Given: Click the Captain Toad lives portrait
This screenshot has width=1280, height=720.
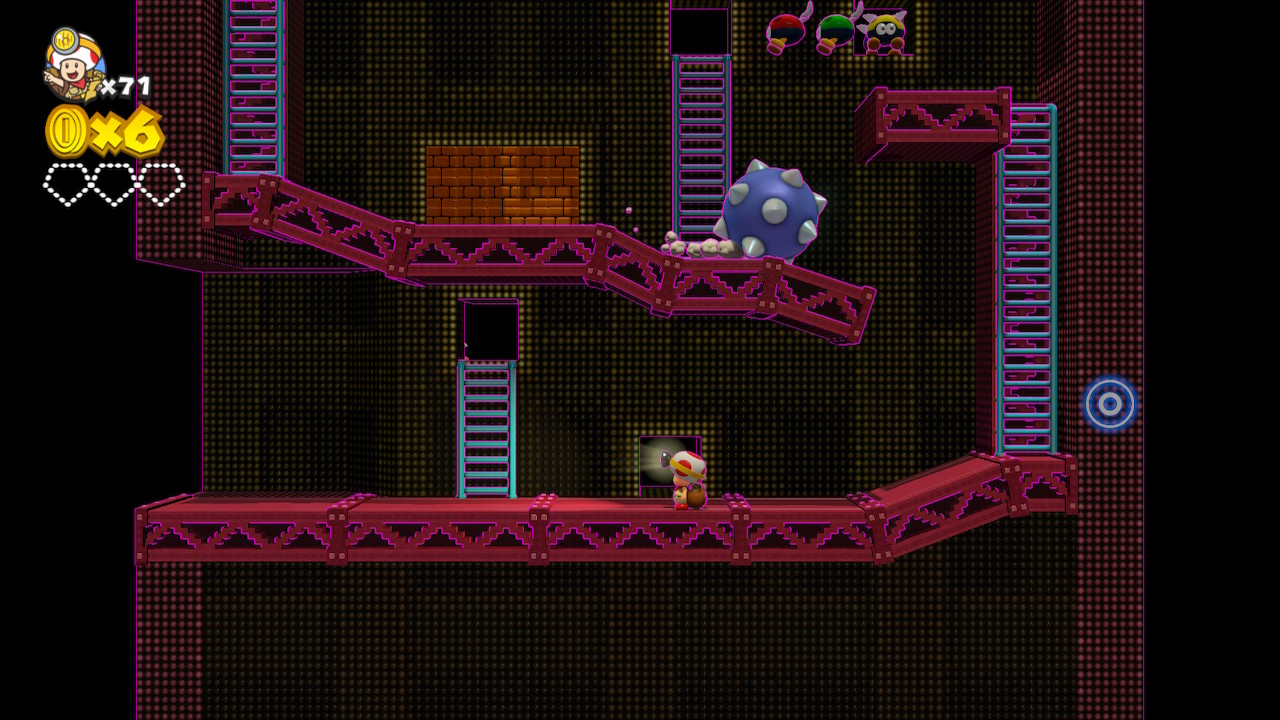Looking at the screenshot, I should click(x=72, y=66).
